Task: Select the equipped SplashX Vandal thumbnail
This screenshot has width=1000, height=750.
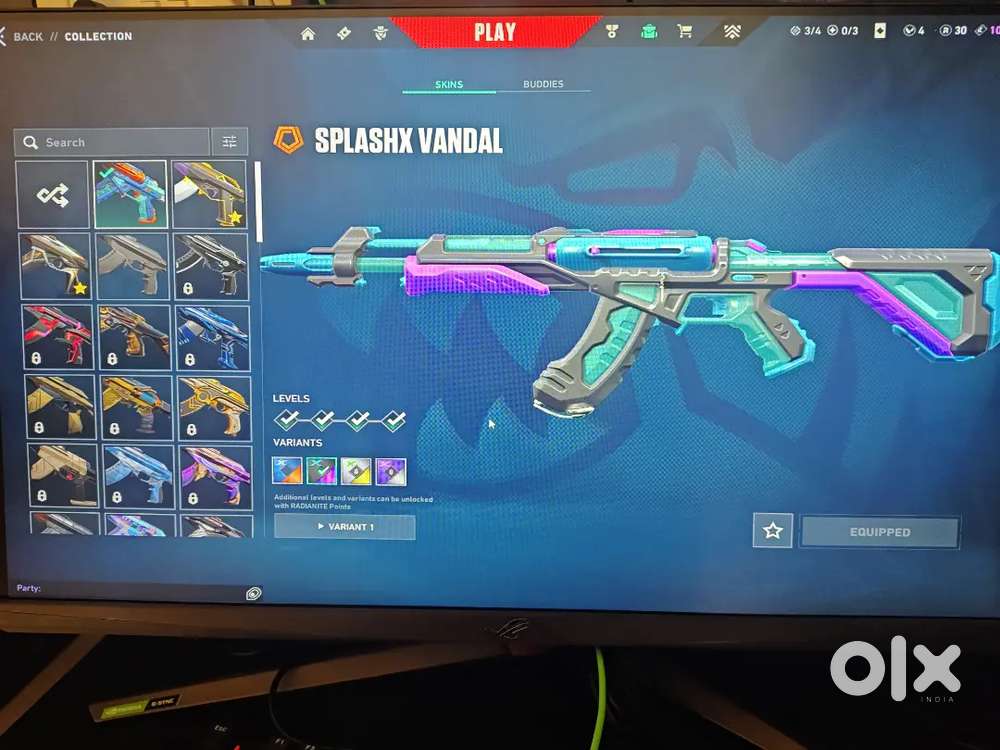Action: click(x=130, y=194)
